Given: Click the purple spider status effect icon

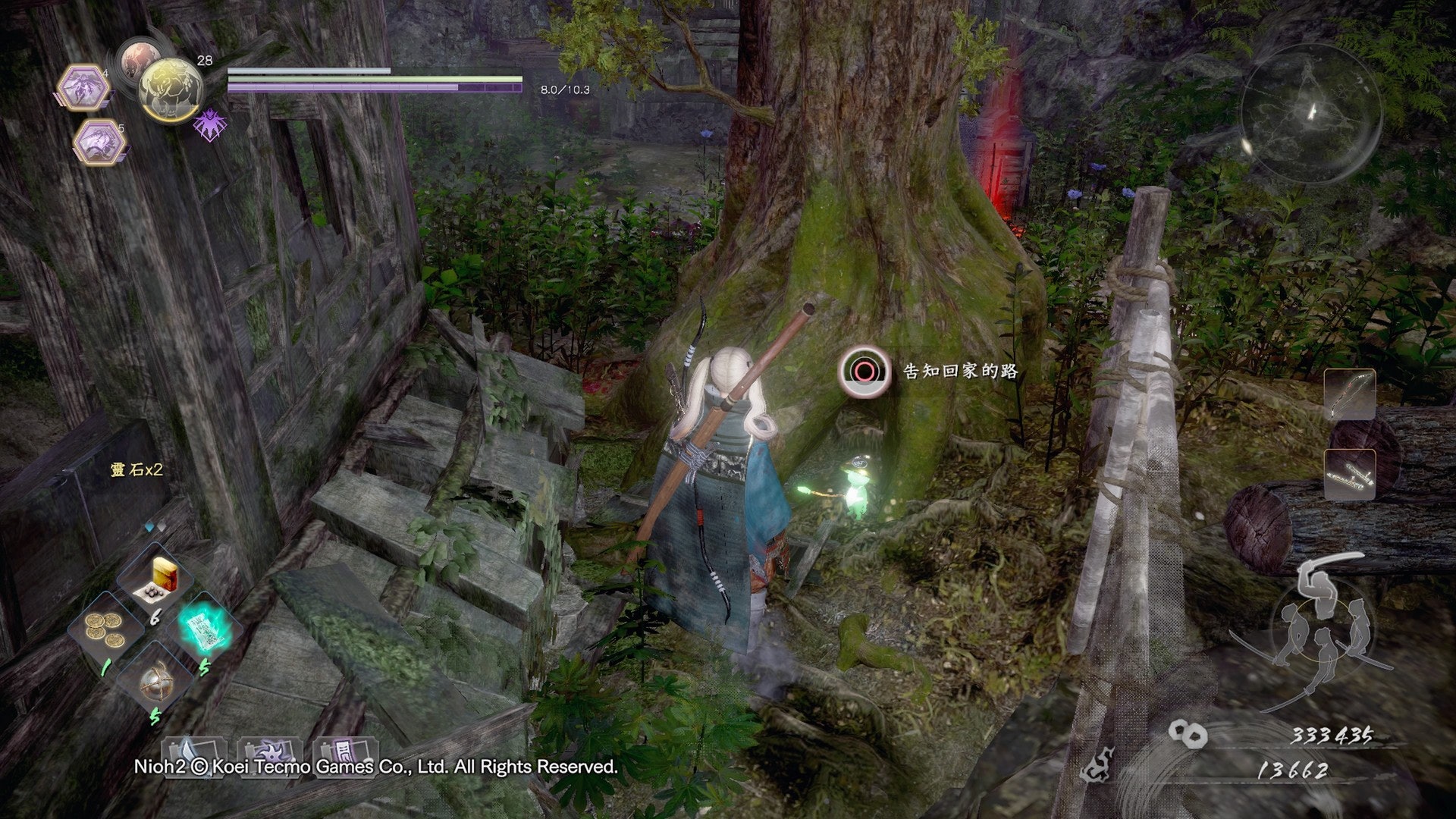Looking at the screenshot, I should tap(209, 124).
